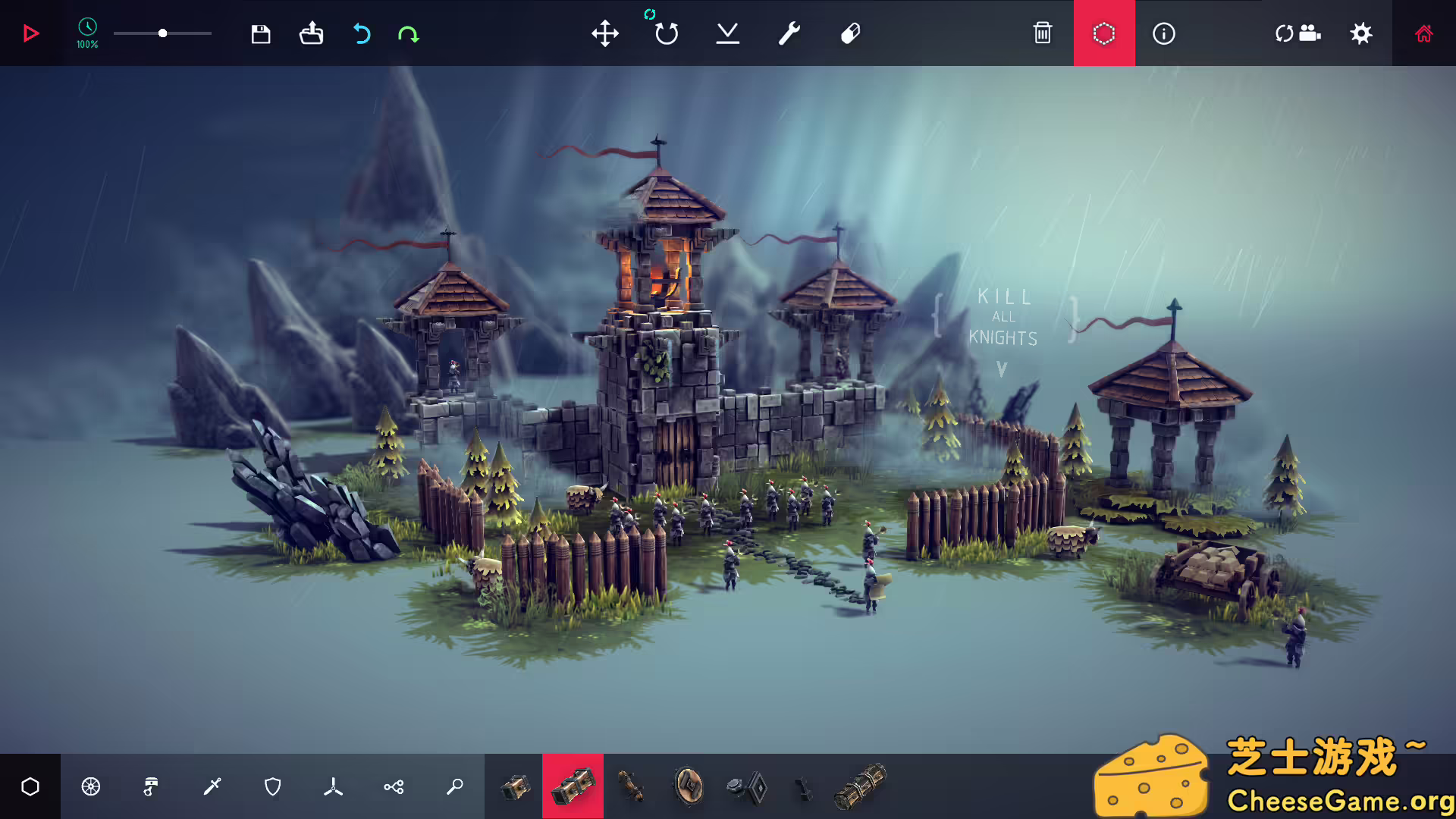The image size is (1456, 819).
Task: Select the rotate tool in the toolbar
Action: [x=665, y=33]
